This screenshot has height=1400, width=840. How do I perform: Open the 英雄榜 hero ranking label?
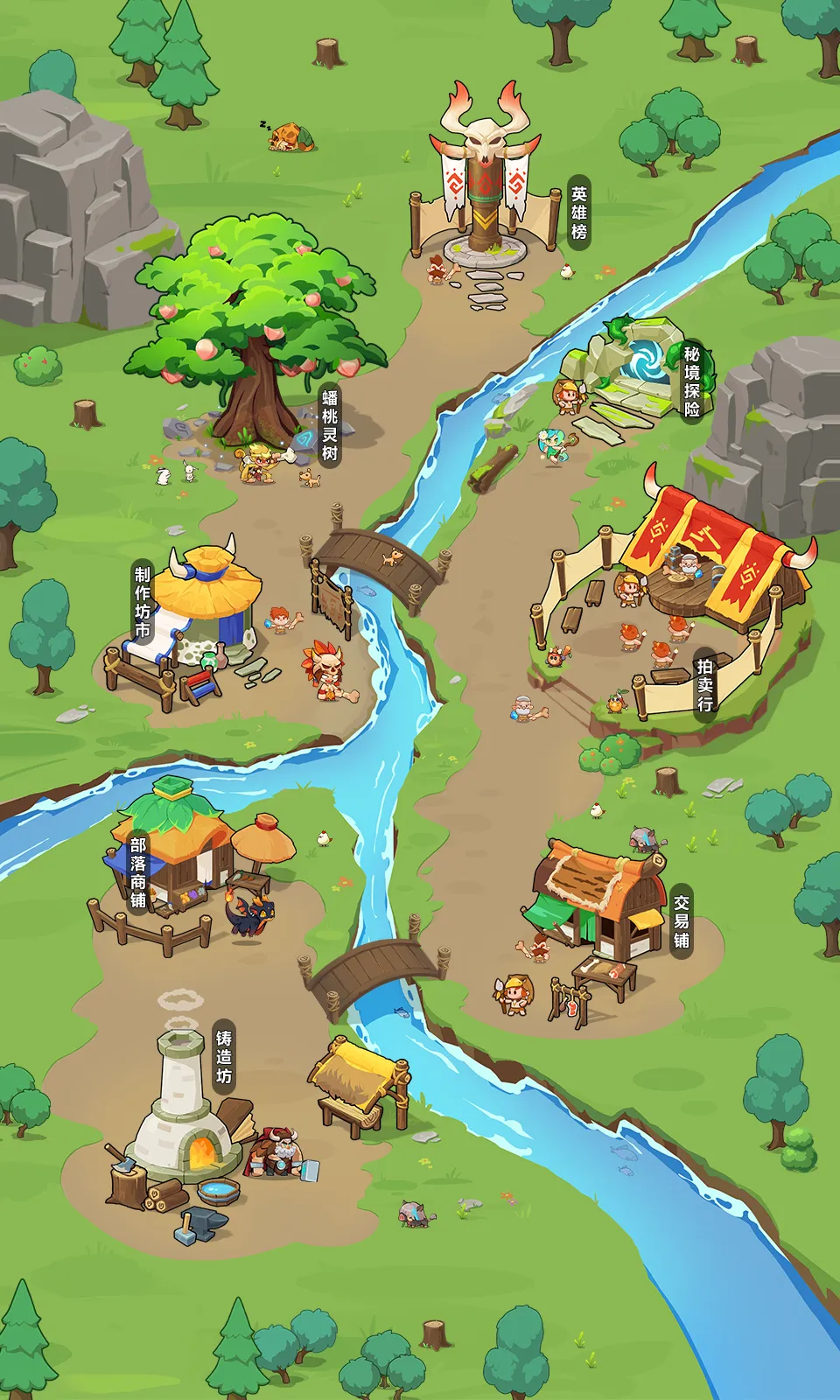click(x=578, y=213)
